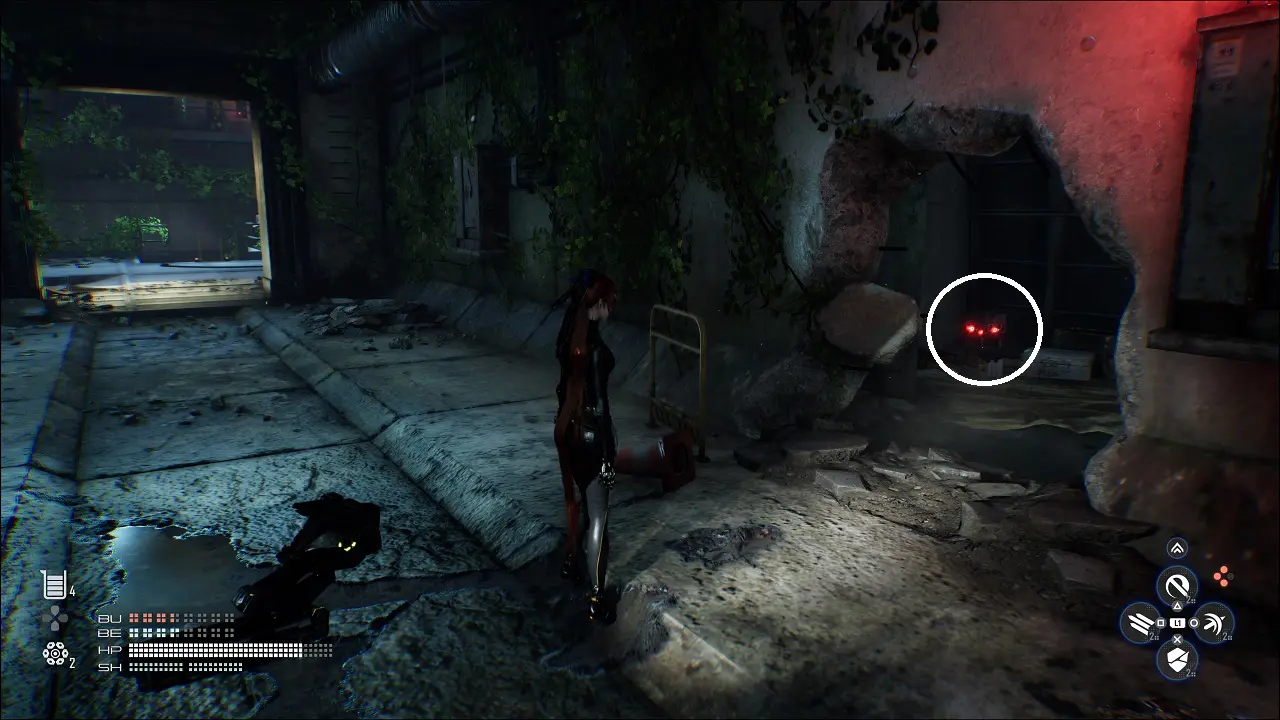
Task: Activate the top circular slash skill
Action: click(x=1177, y=584)
